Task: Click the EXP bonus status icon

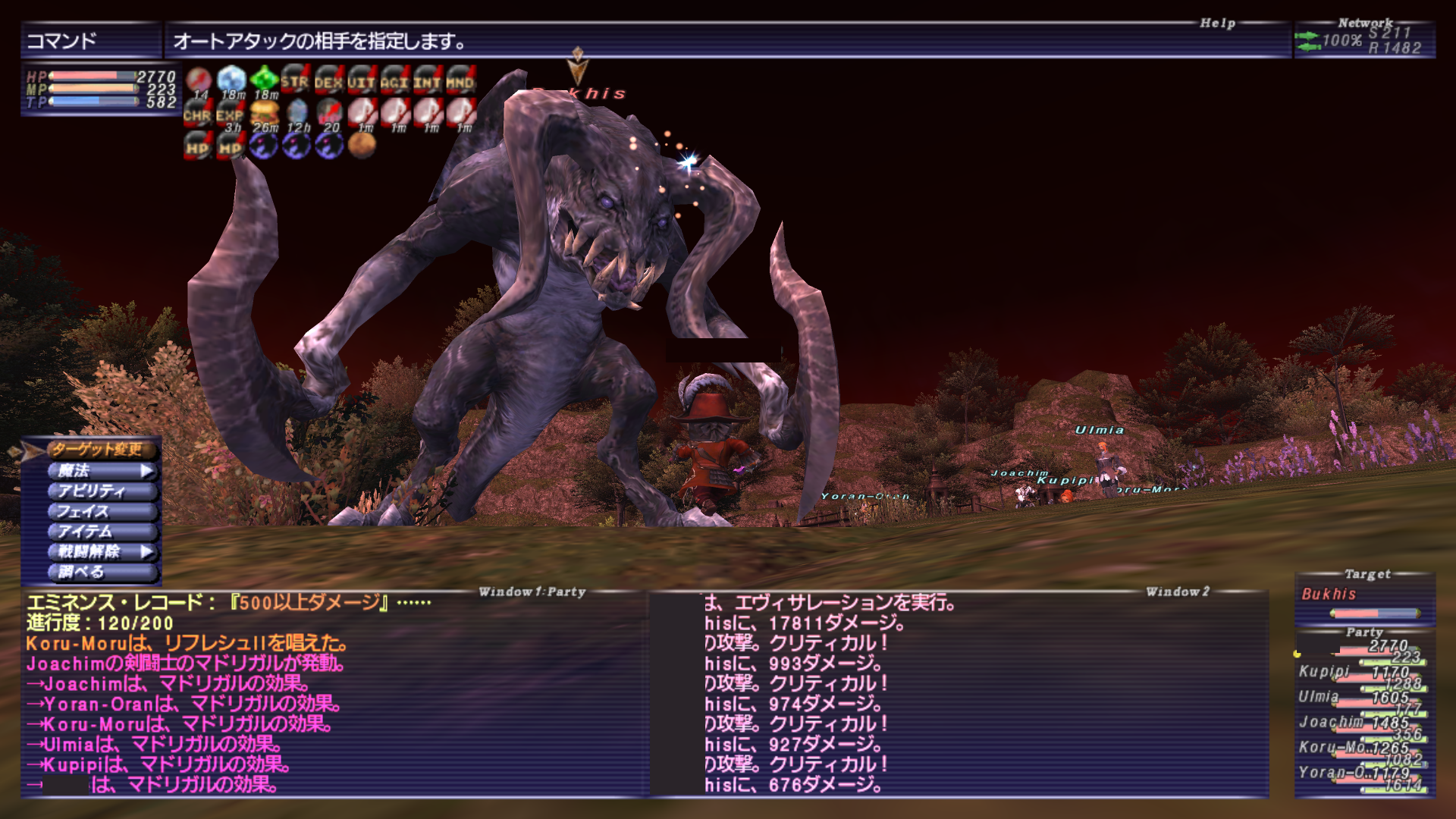Action: click(230, 115)
